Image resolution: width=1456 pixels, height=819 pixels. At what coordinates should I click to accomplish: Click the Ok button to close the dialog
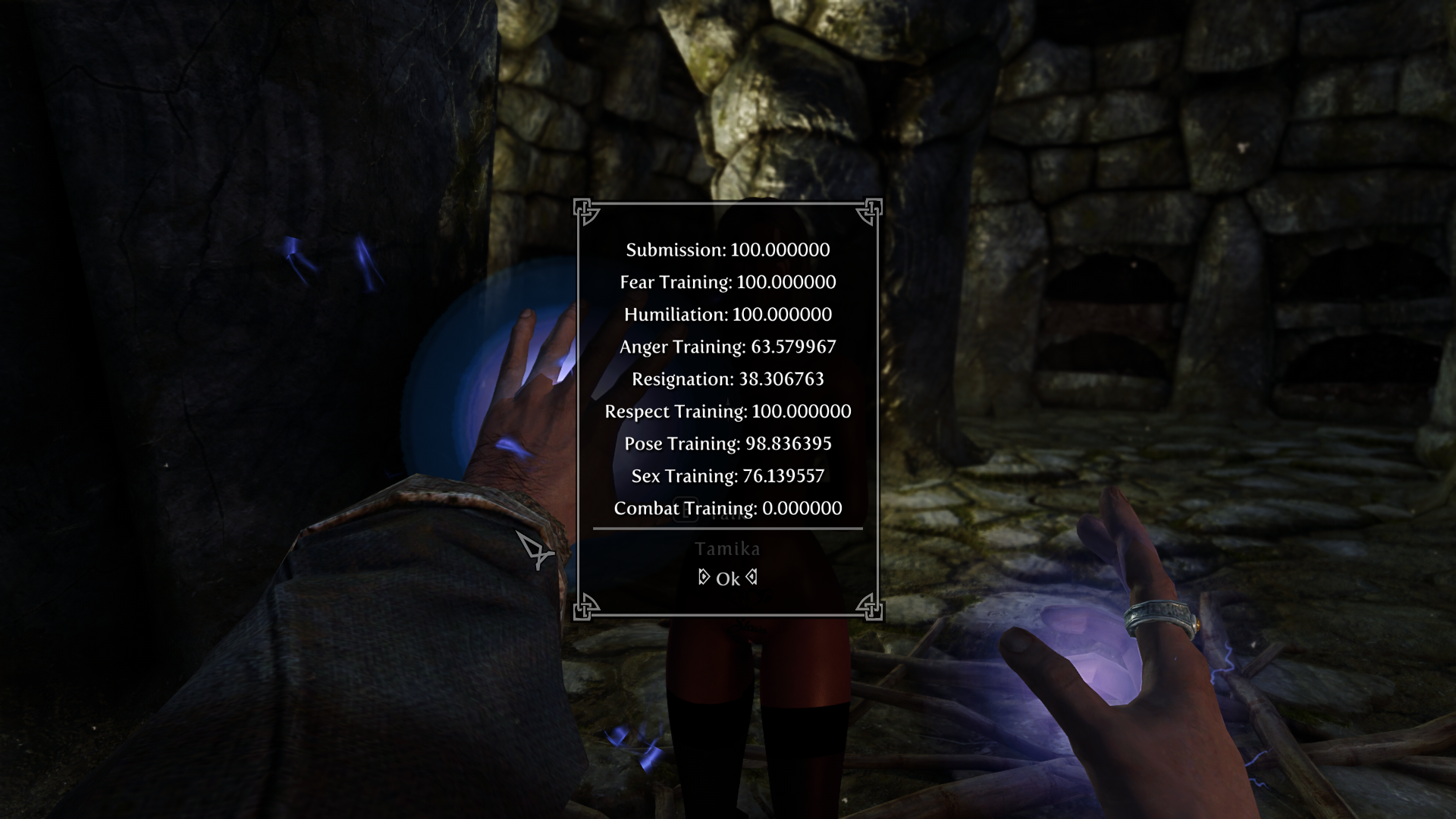[726, 577]
